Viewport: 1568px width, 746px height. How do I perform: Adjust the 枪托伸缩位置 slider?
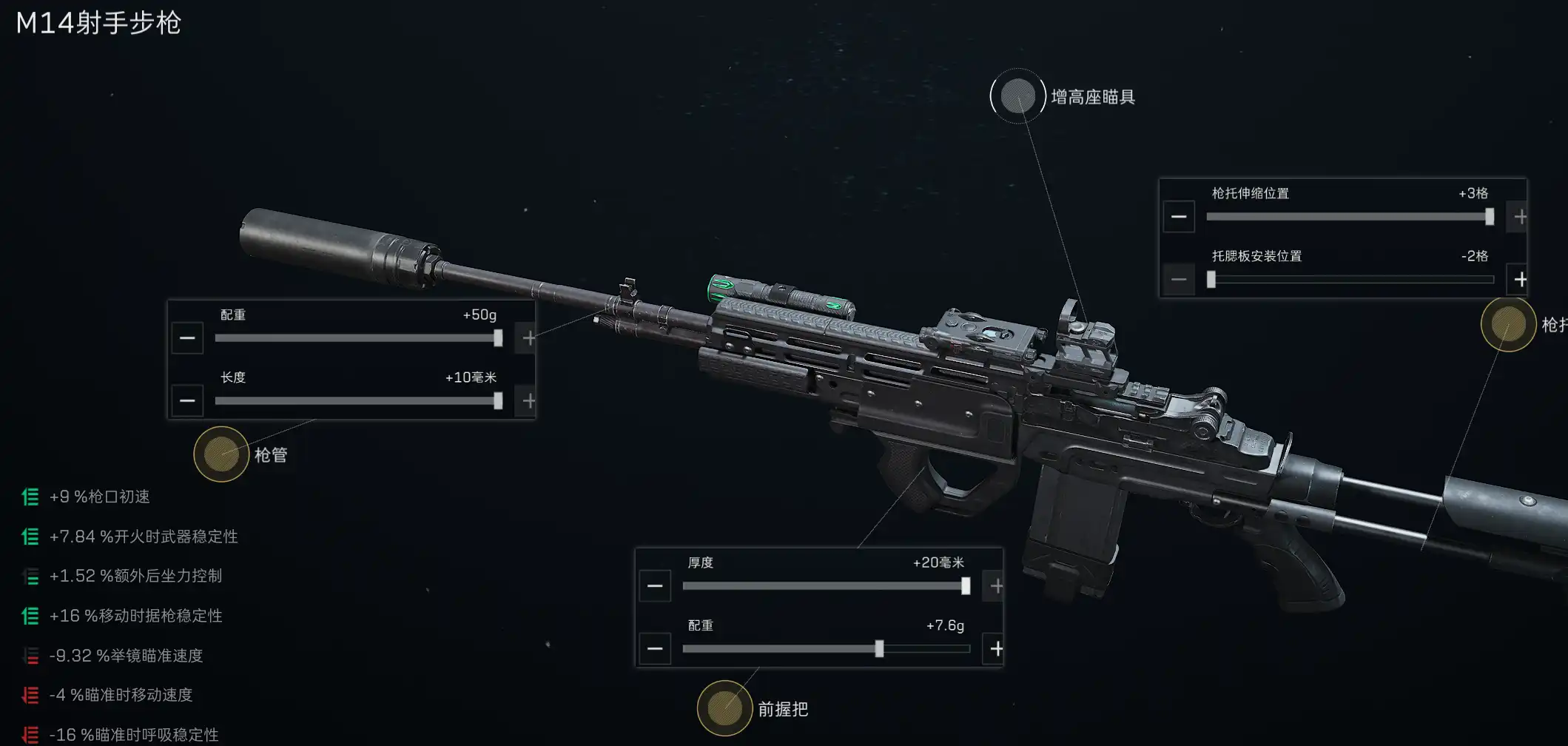click(1347, 217)
